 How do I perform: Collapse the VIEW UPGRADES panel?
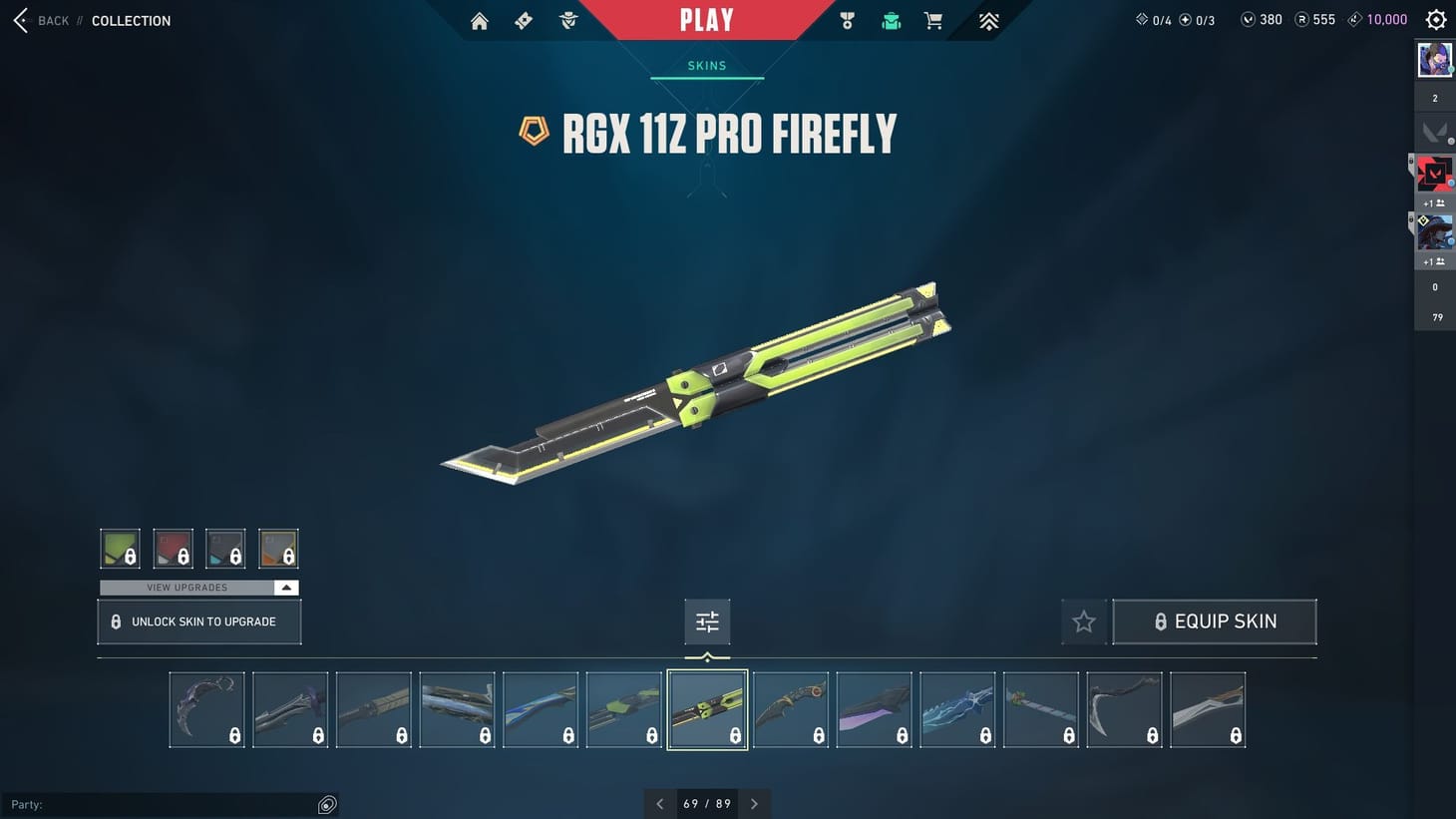tap(286, 588)
